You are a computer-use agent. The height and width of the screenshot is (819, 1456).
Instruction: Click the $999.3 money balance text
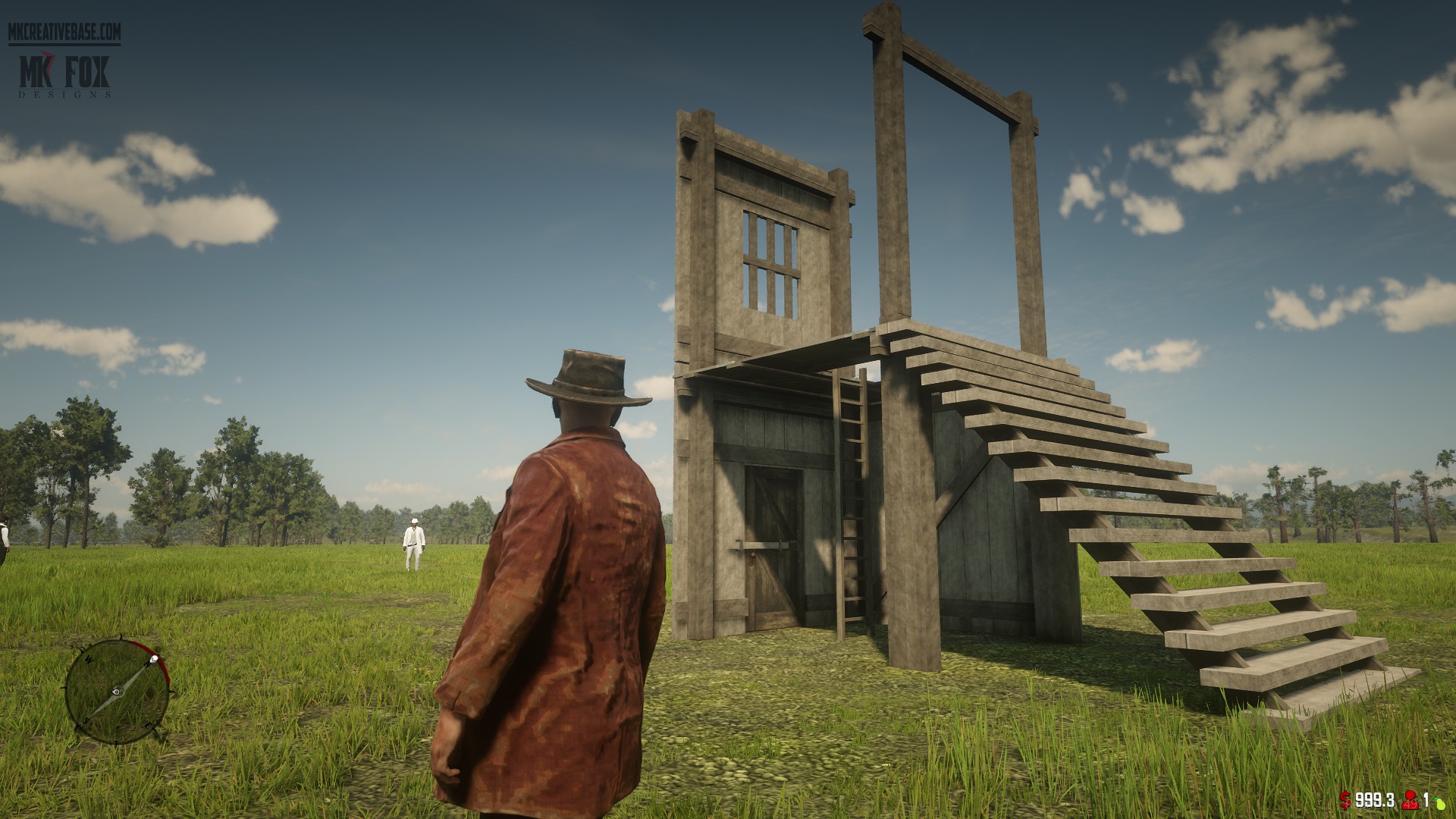pyautogui.click(x=1374, y=800)
